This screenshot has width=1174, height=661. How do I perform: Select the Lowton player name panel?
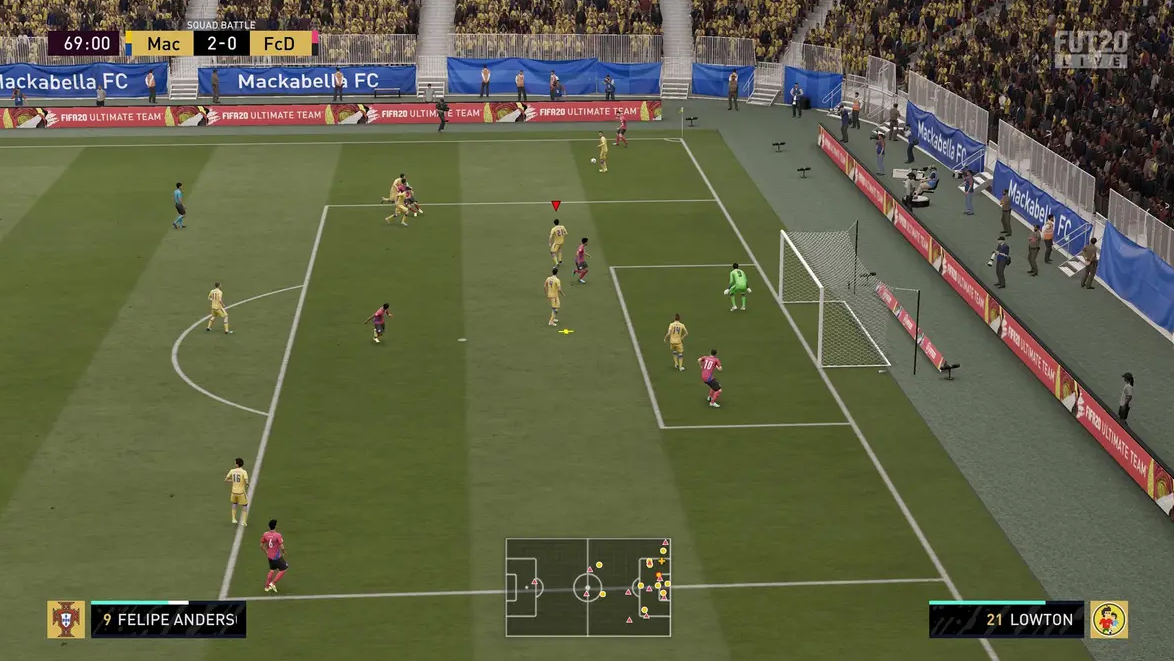click(x=1006, y=620)
